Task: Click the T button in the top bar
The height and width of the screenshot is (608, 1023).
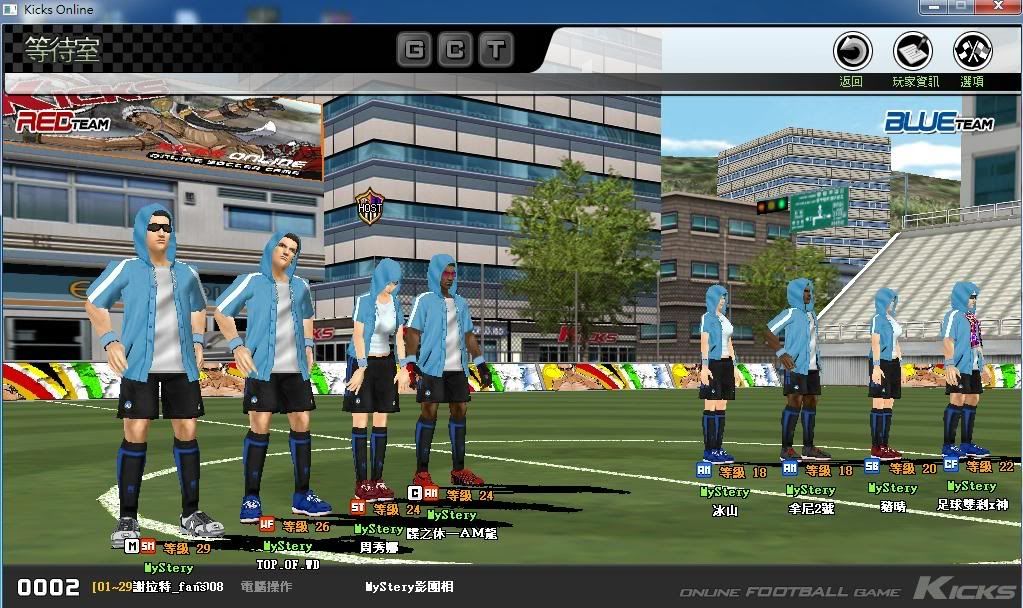Action: click(494, 50)
